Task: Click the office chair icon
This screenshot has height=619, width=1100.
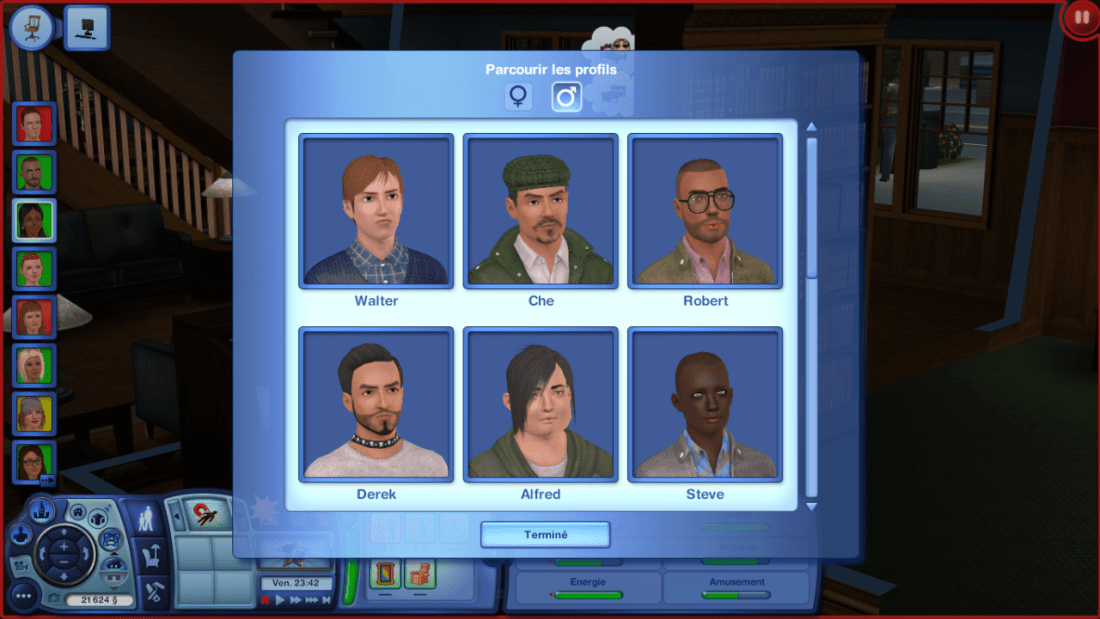Action: pos(31,27)
